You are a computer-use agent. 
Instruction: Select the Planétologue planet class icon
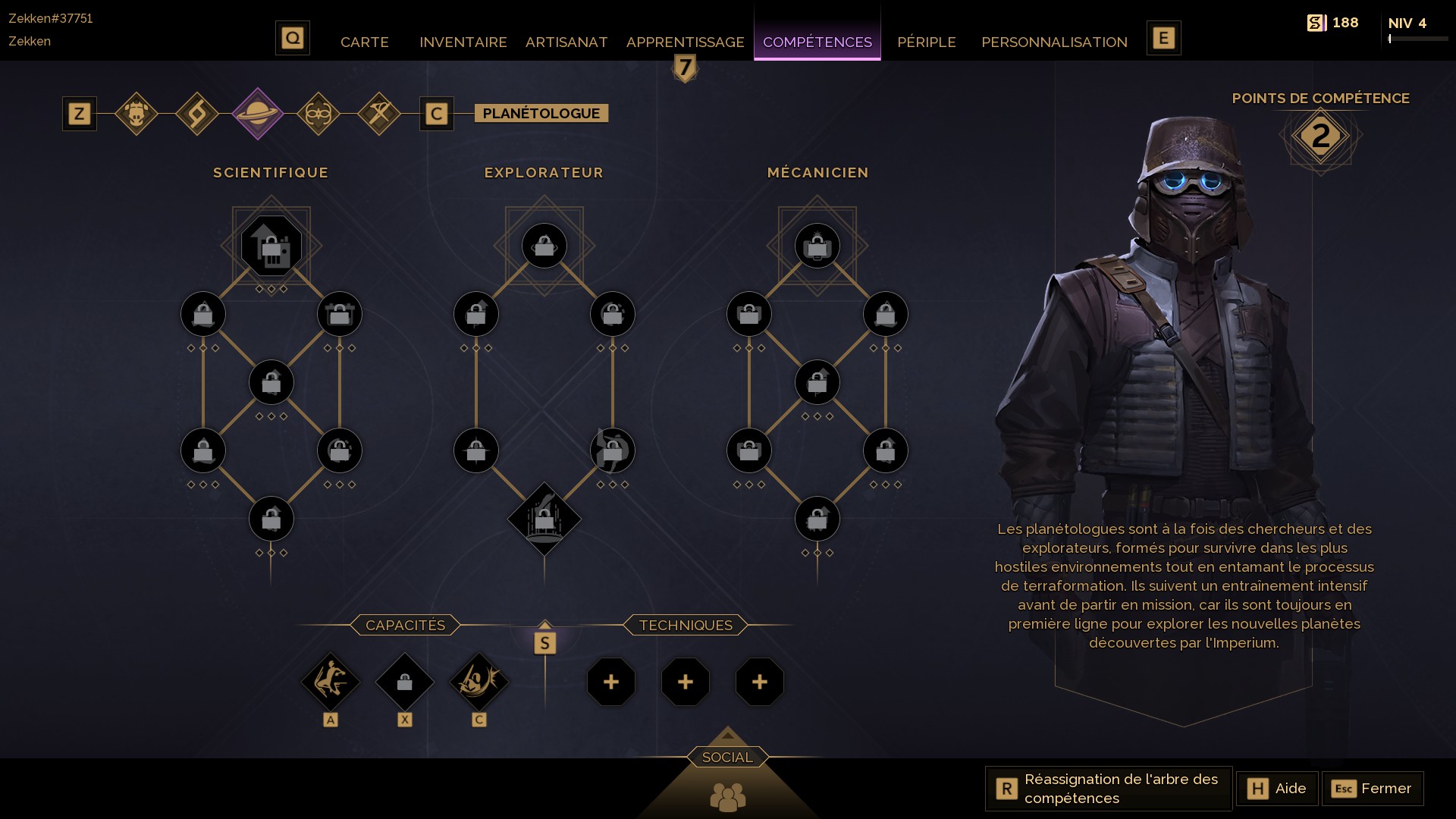click(259, 114)
